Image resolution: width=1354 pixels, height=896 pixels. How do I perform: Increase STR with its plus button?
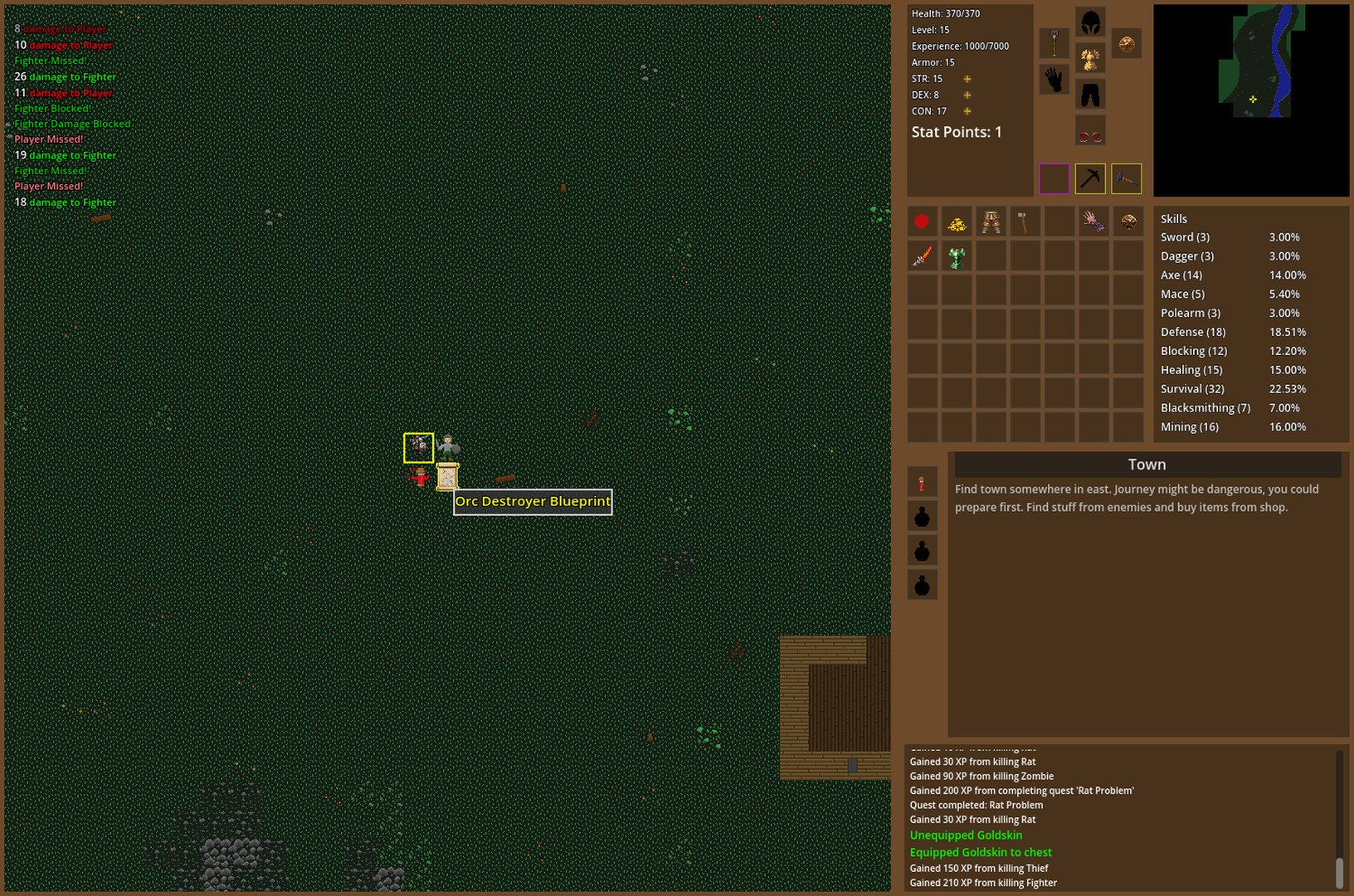tap(967, 79)
